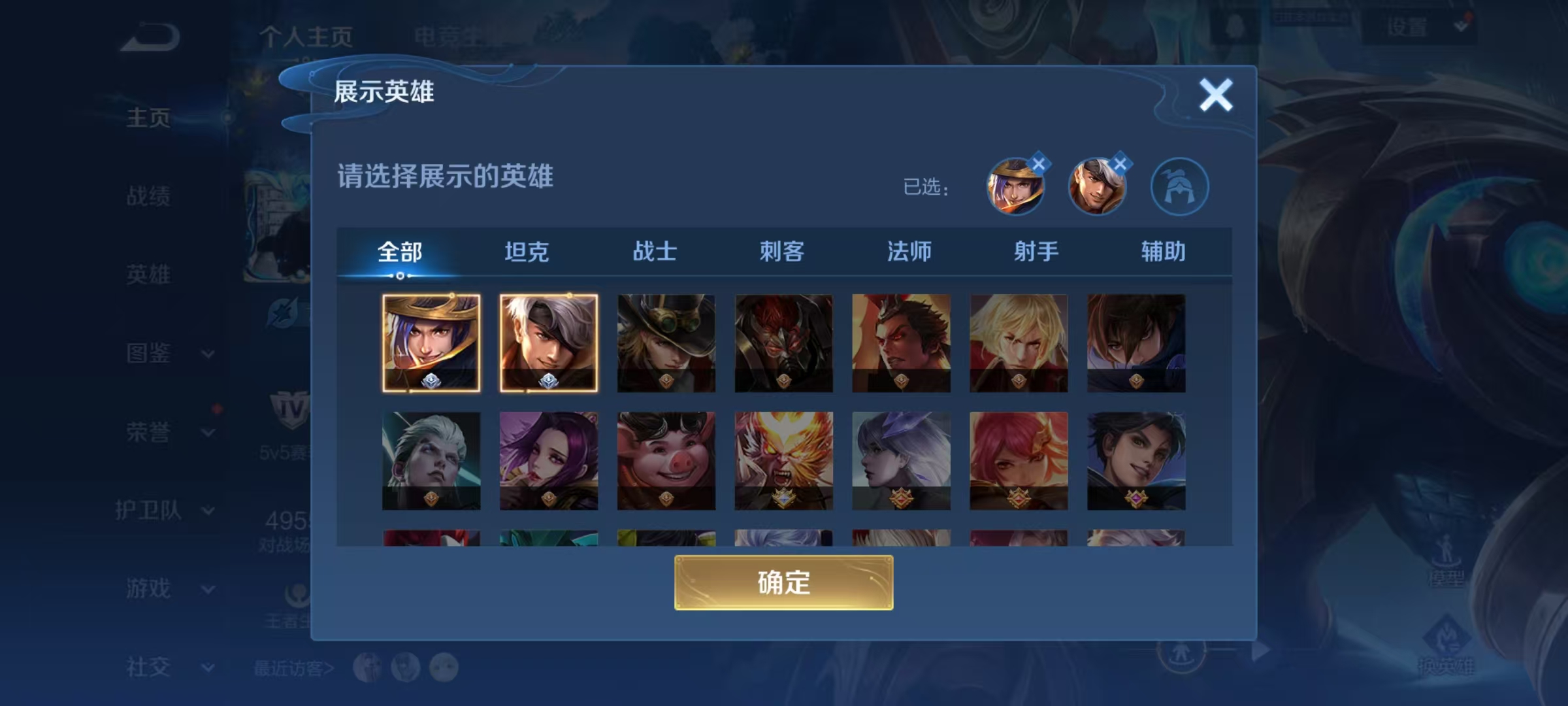Switch to the 坦克 tank tab
1568x706 pixels.
(529, 252)
